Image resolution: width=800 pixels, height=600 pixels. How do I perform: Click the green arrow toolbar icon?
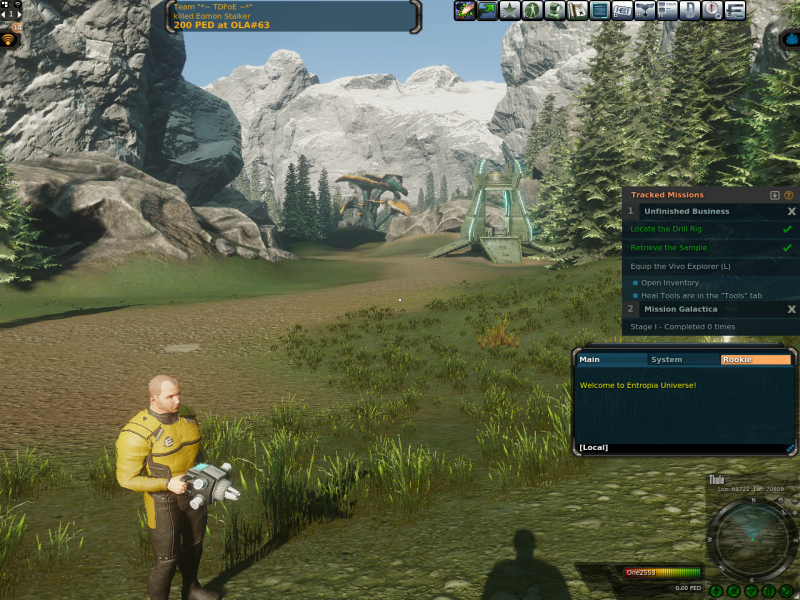coord(487,11)
